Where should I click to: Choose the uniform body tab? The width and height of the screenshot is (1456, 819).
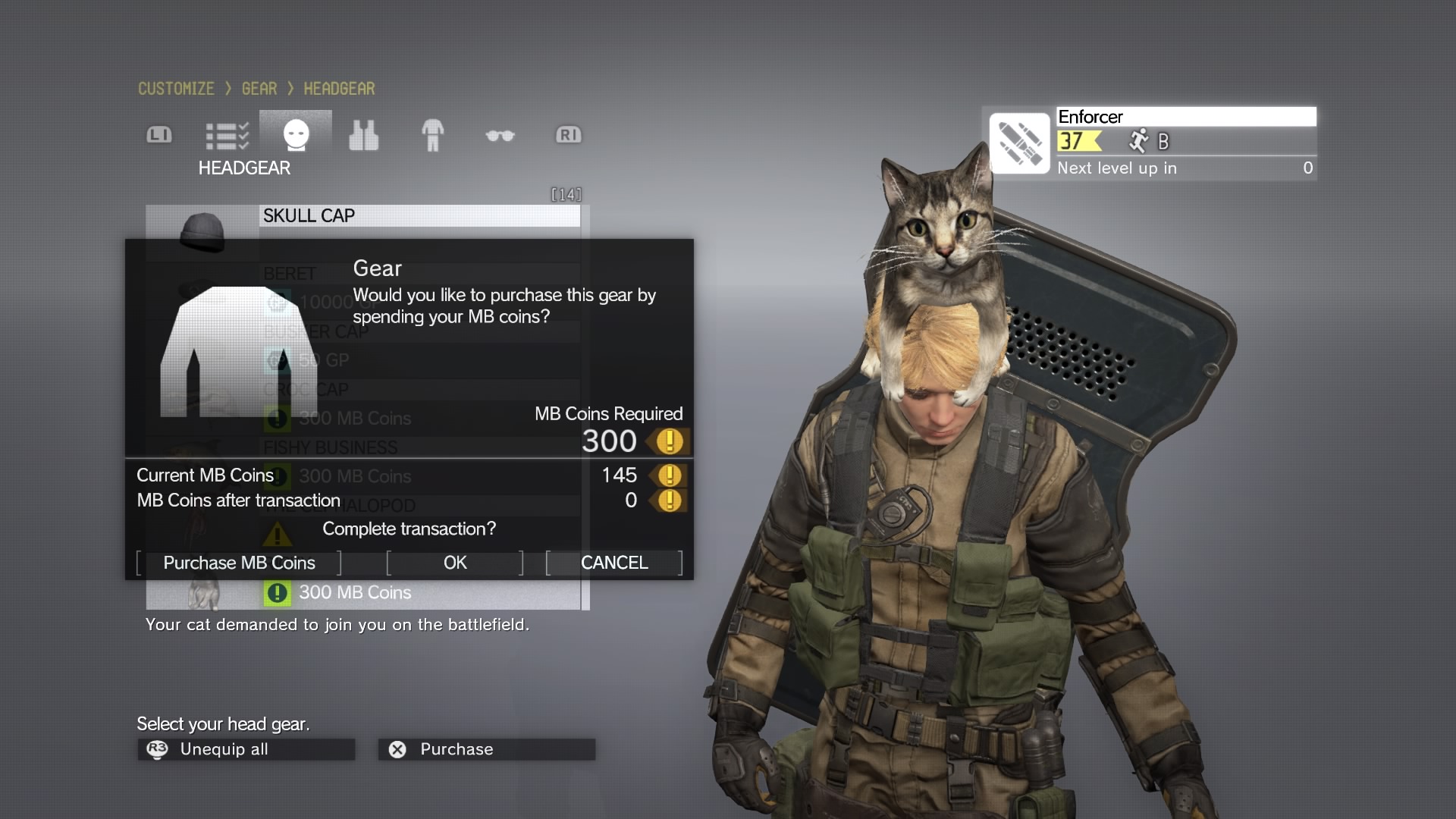coord(432,136)
